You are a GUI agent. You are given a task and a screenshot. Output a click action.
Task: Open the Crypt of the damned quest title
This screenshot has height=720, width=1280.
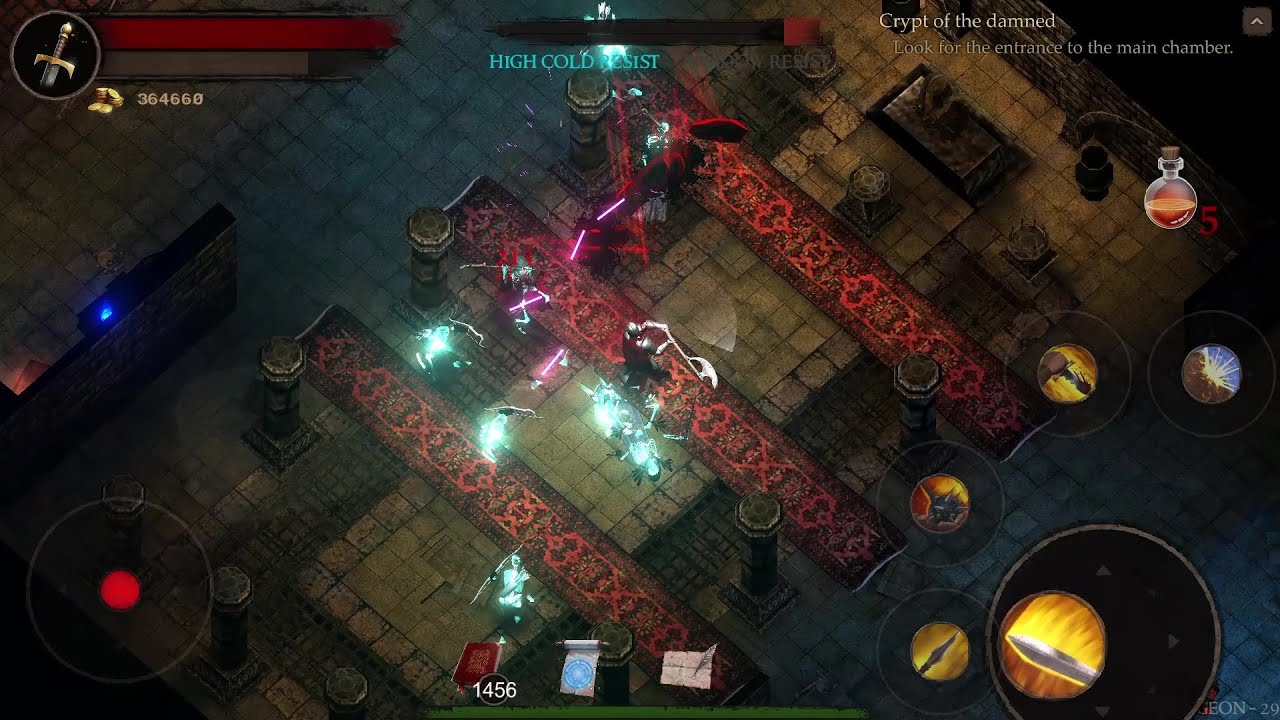pyautogui.click(x=968, y=21)
